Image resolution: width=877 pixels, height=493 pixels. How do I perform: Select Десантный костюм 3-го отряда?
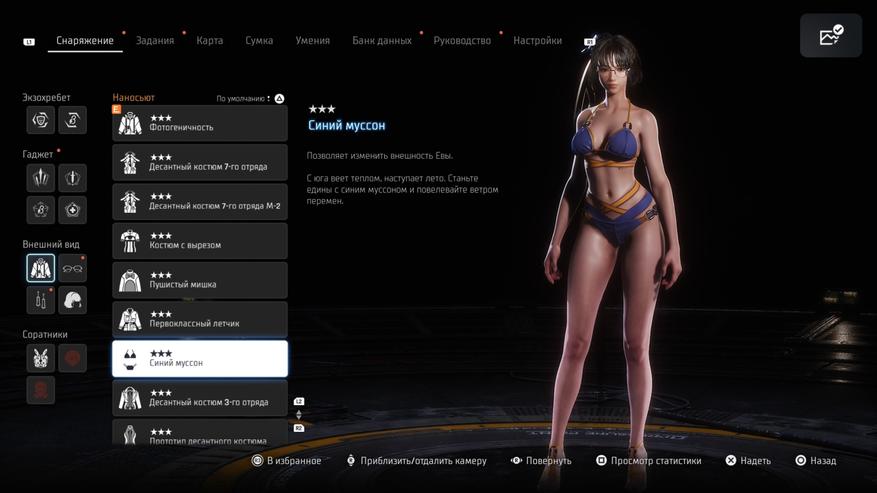(200, 398)
